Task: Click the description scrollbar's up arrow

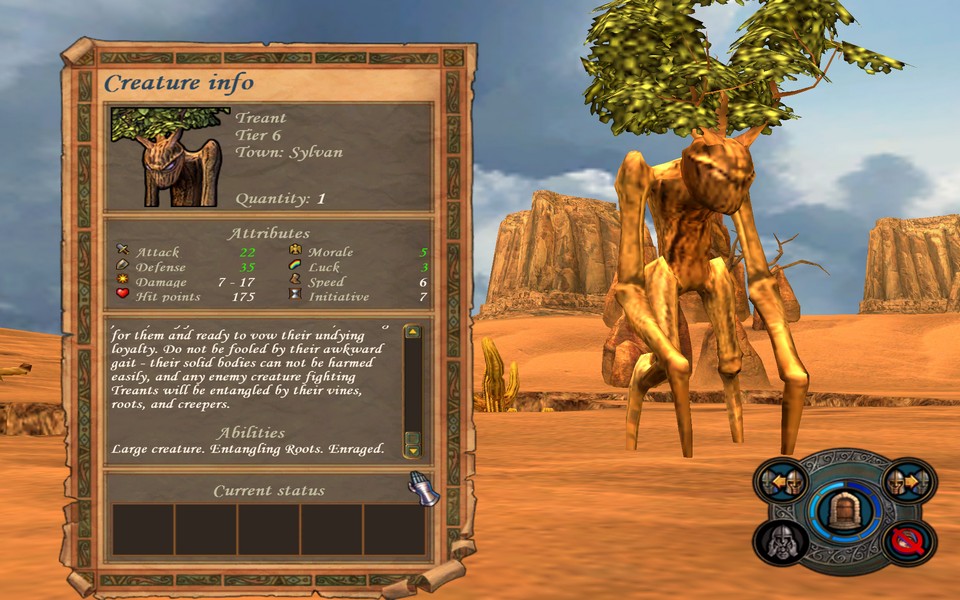Action: point(412,332)
